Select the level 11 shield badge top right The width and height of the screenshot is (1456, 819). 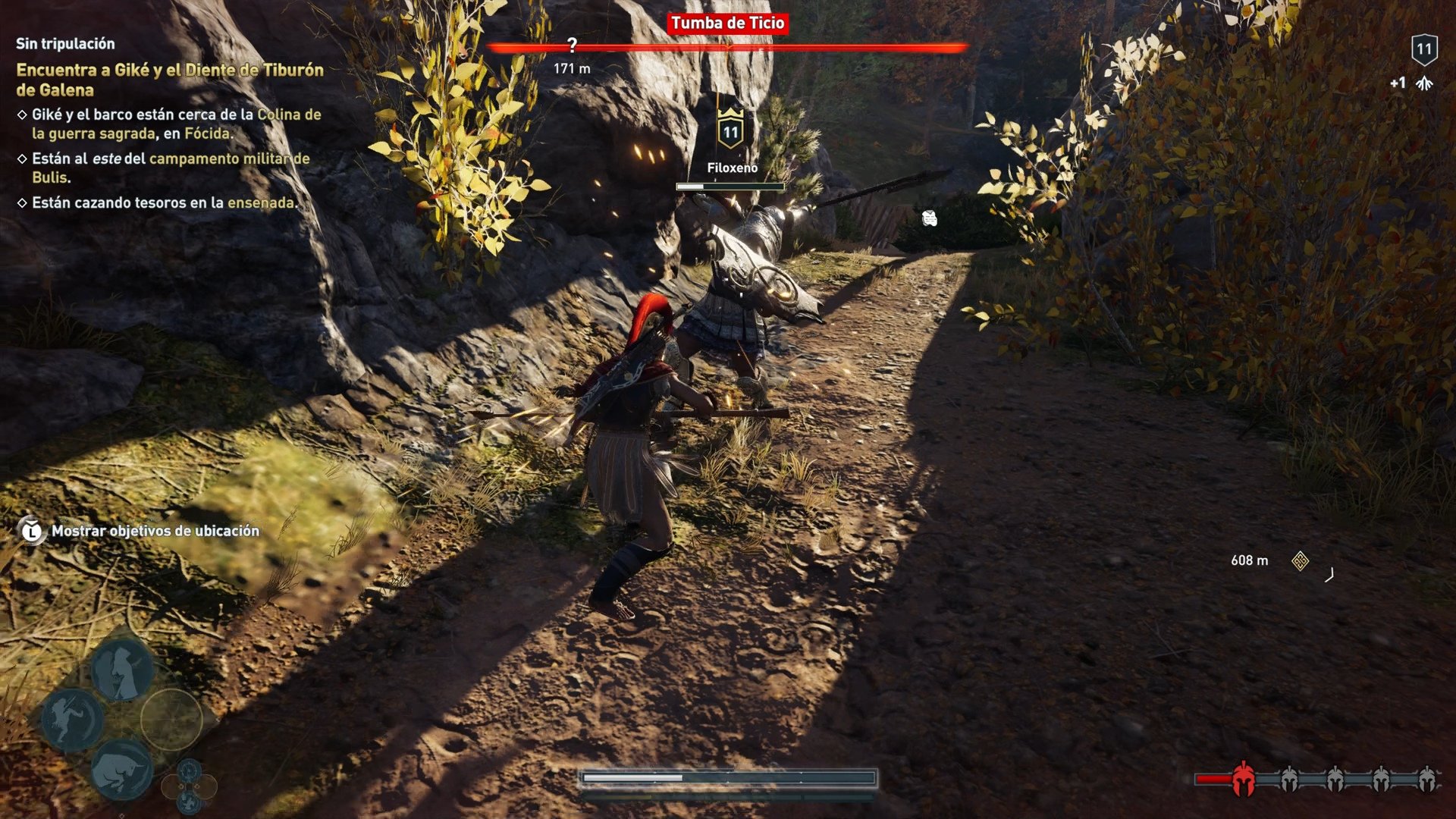[1424, 49]
